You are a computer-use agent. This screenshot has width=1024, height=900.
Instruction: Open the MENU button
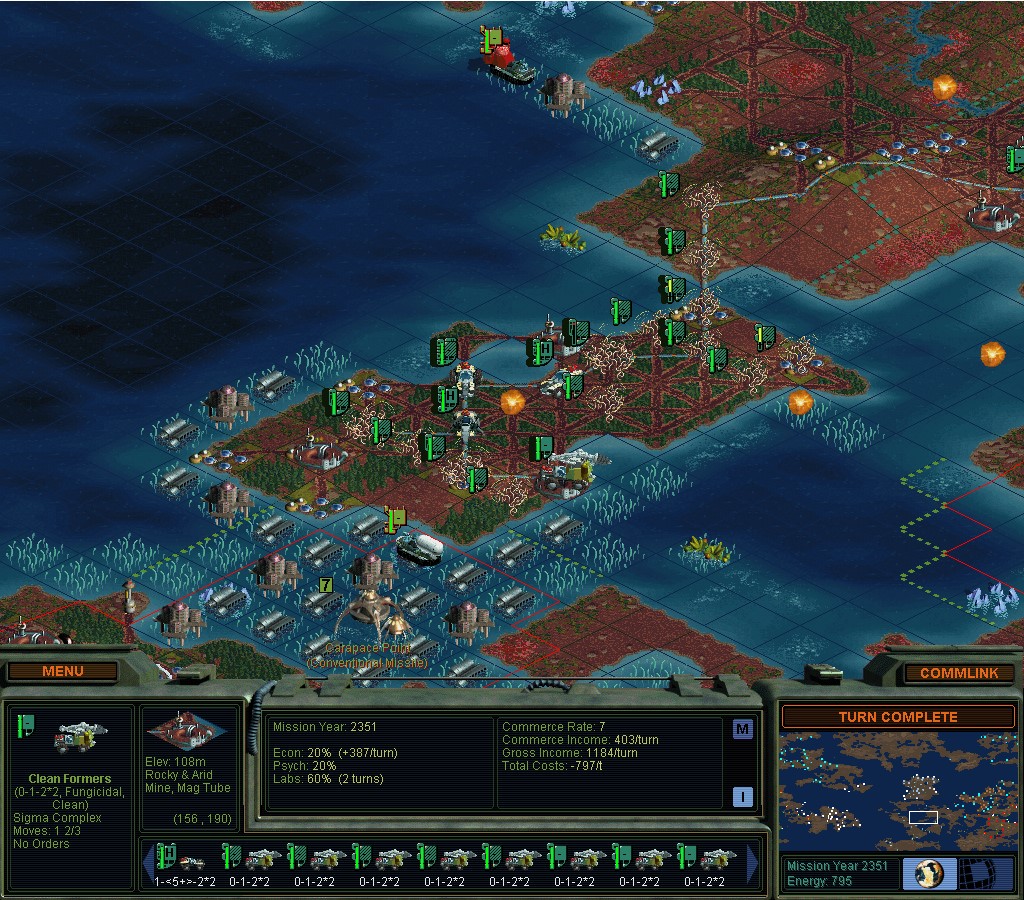point(63,671)
